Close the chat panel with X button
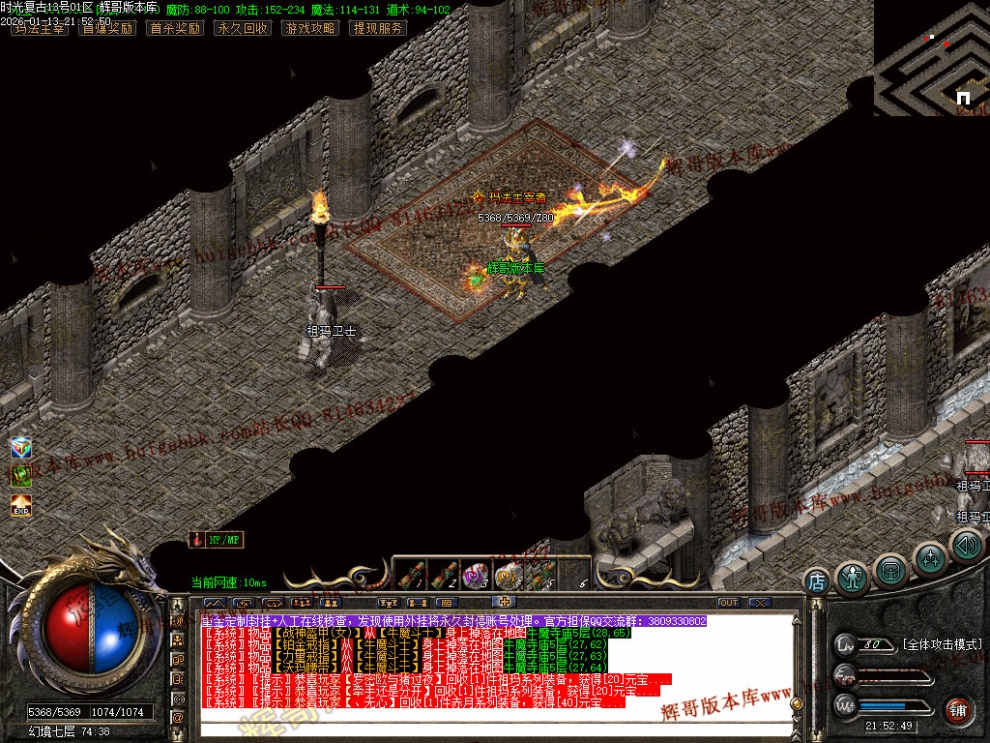The image size is (990, 743). point(759,603)
